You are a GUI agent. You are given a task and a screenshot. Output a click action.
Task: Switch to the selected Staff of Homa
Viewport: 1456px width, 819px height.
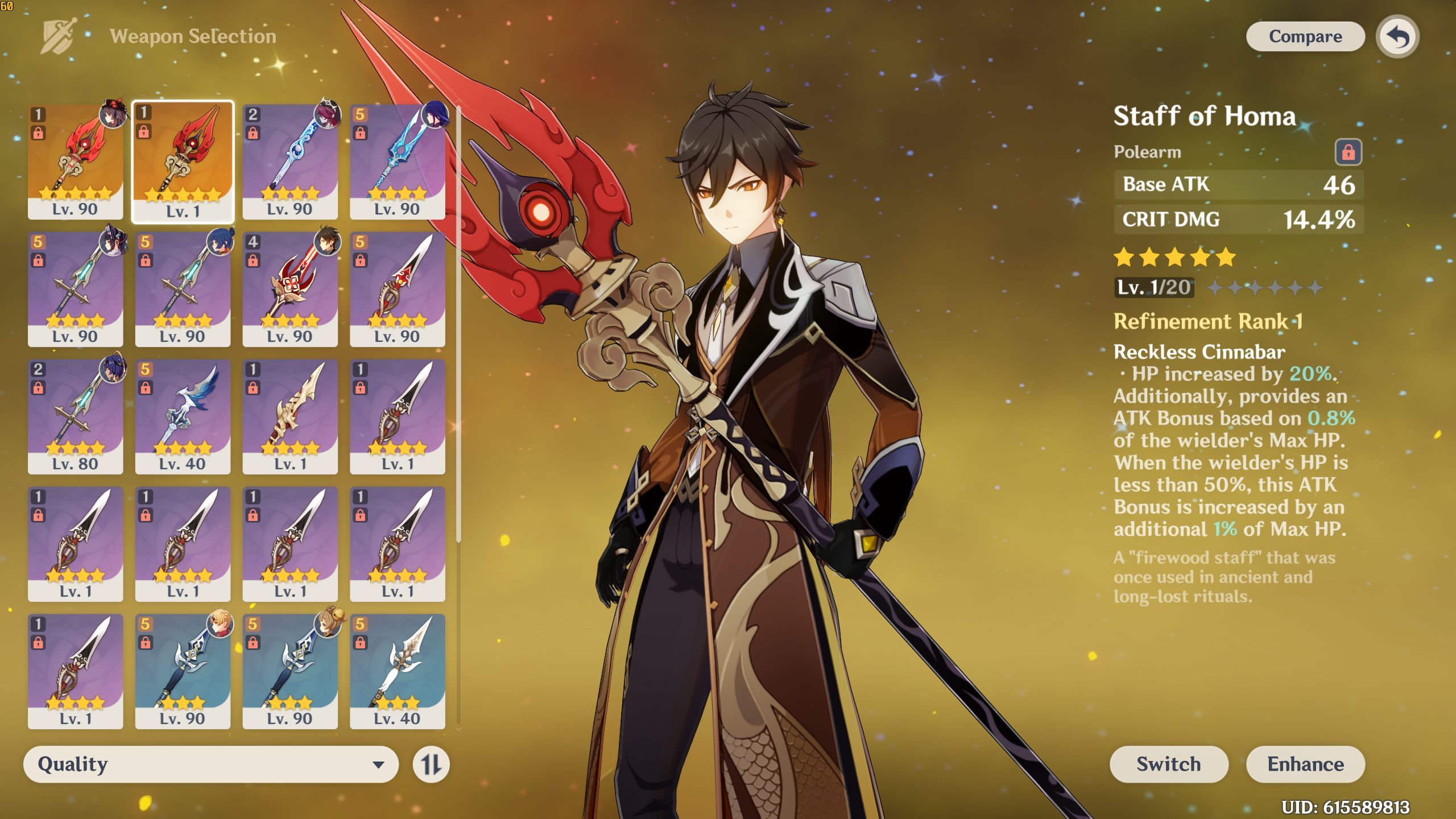pos(1168,764)
